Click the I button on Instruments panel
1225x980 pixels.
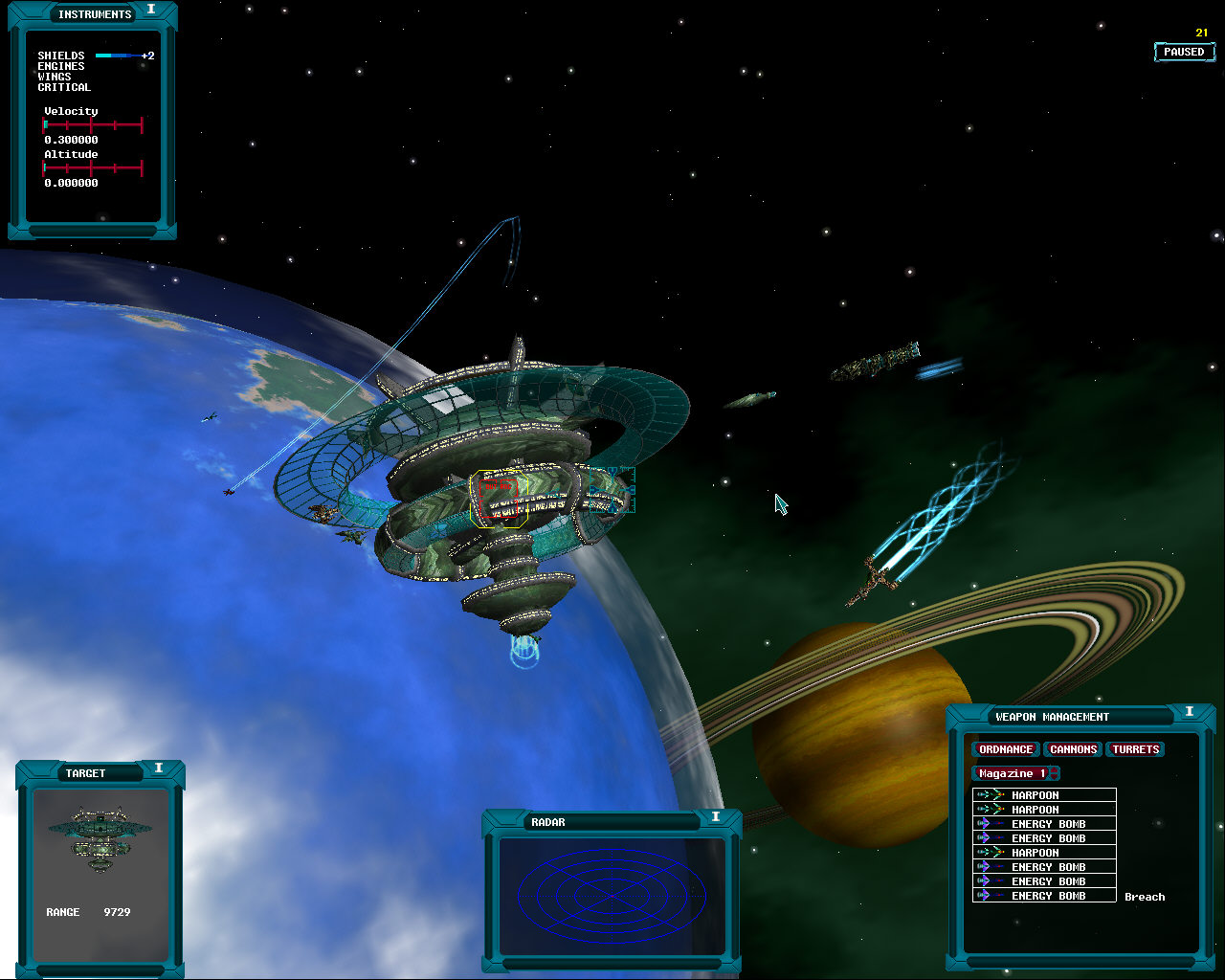151,10
